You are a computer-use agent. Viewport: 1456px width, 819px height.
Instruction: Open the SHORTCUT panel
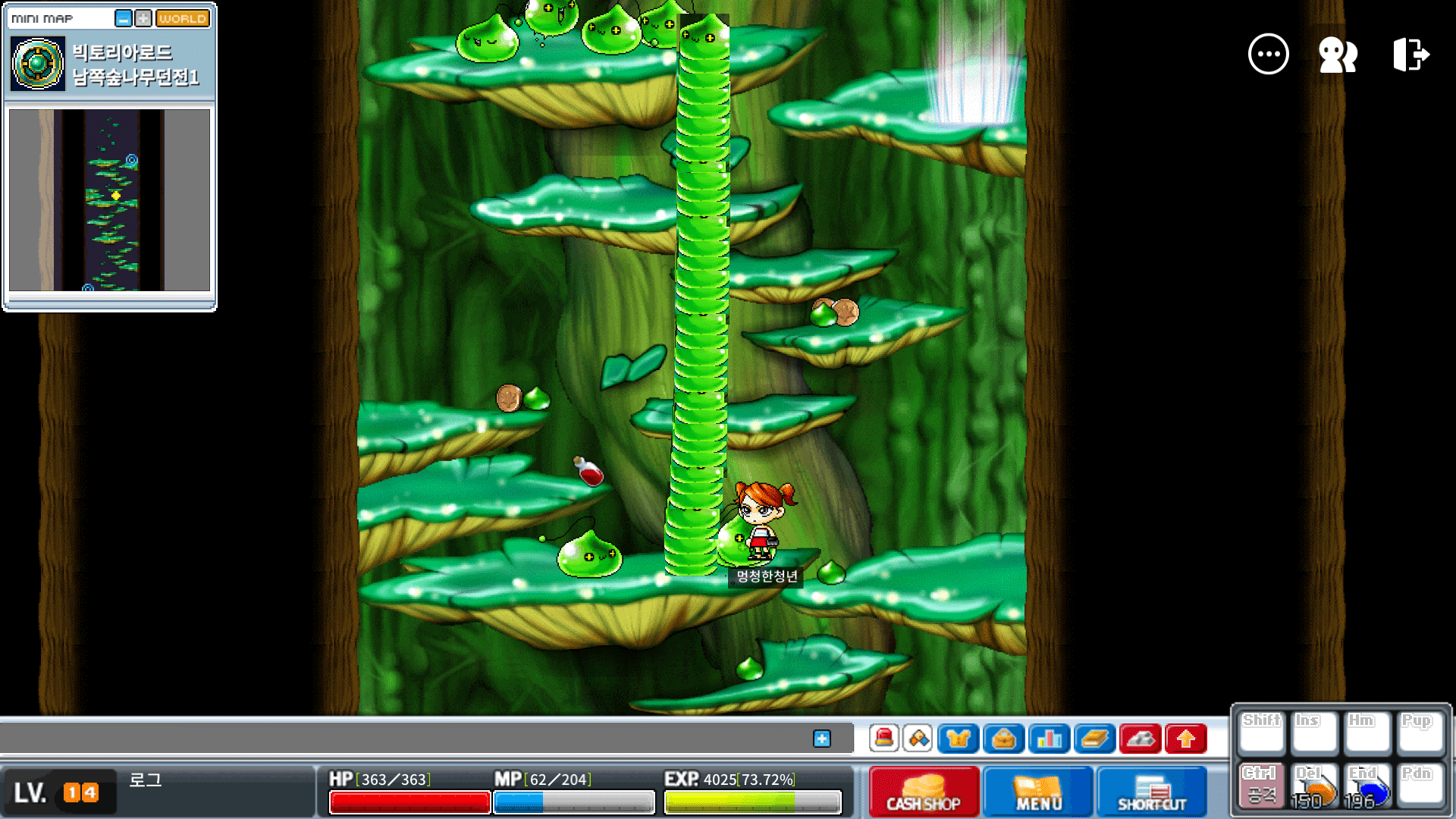tap(1152, 792)
